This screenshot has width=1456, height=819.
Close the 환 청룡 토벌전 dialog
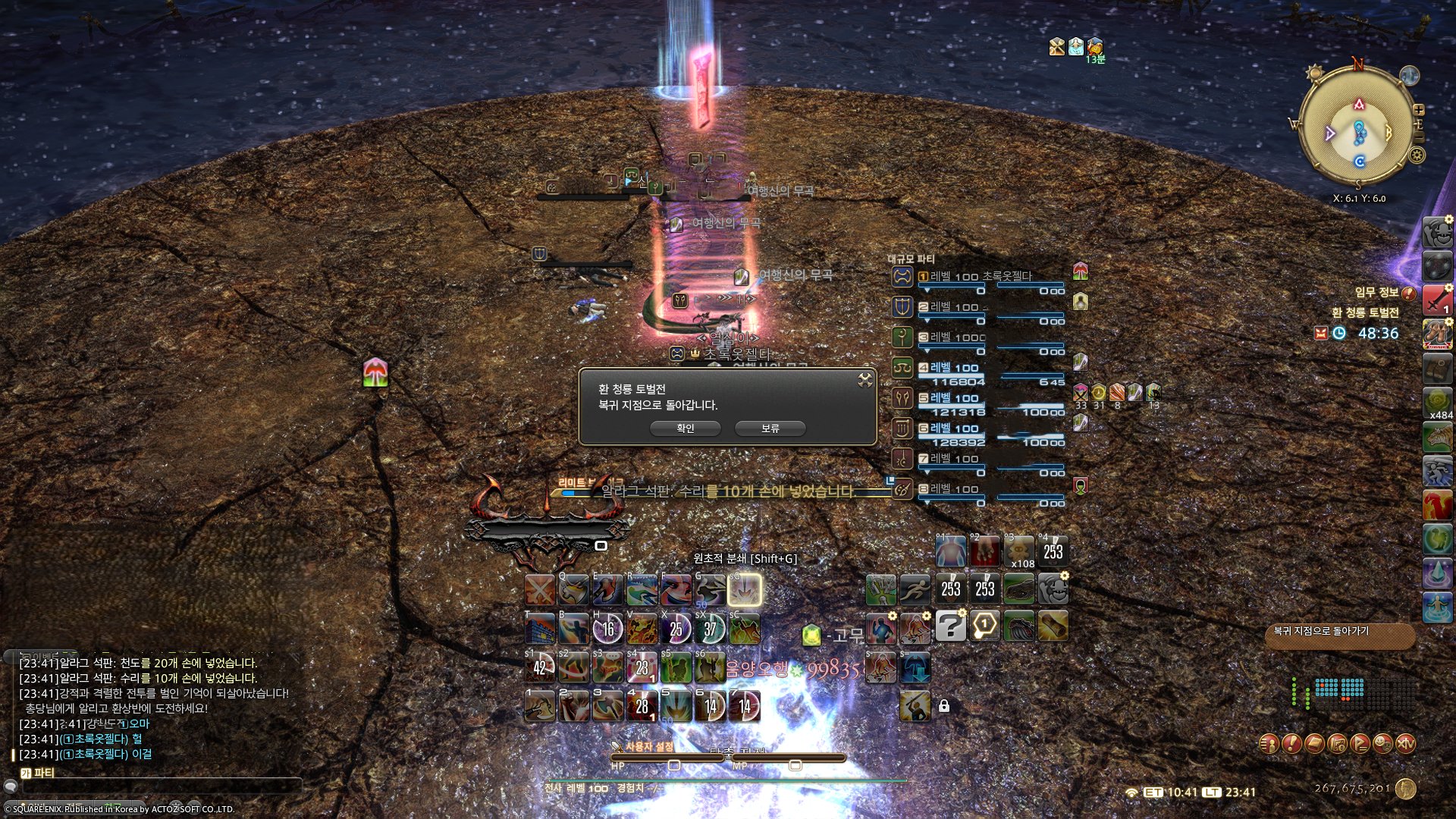(865, 380)
